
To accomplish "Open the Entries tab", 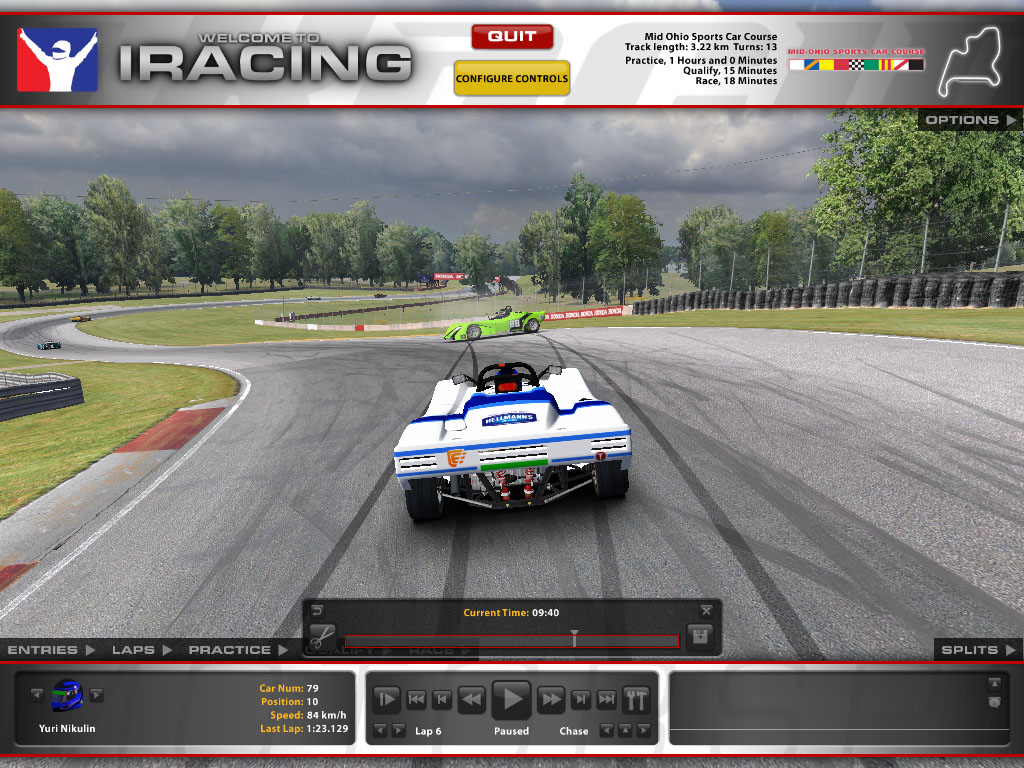I will (51, 650).
